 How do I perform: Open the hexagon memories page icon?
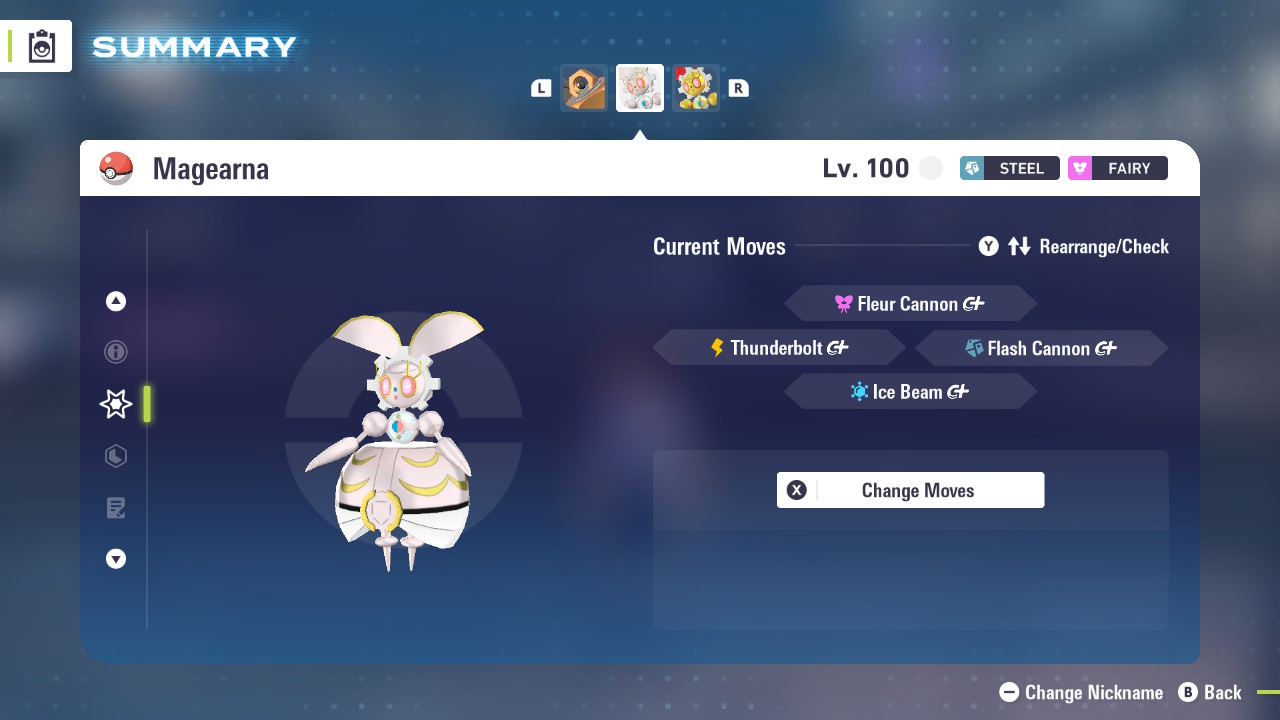115,456
